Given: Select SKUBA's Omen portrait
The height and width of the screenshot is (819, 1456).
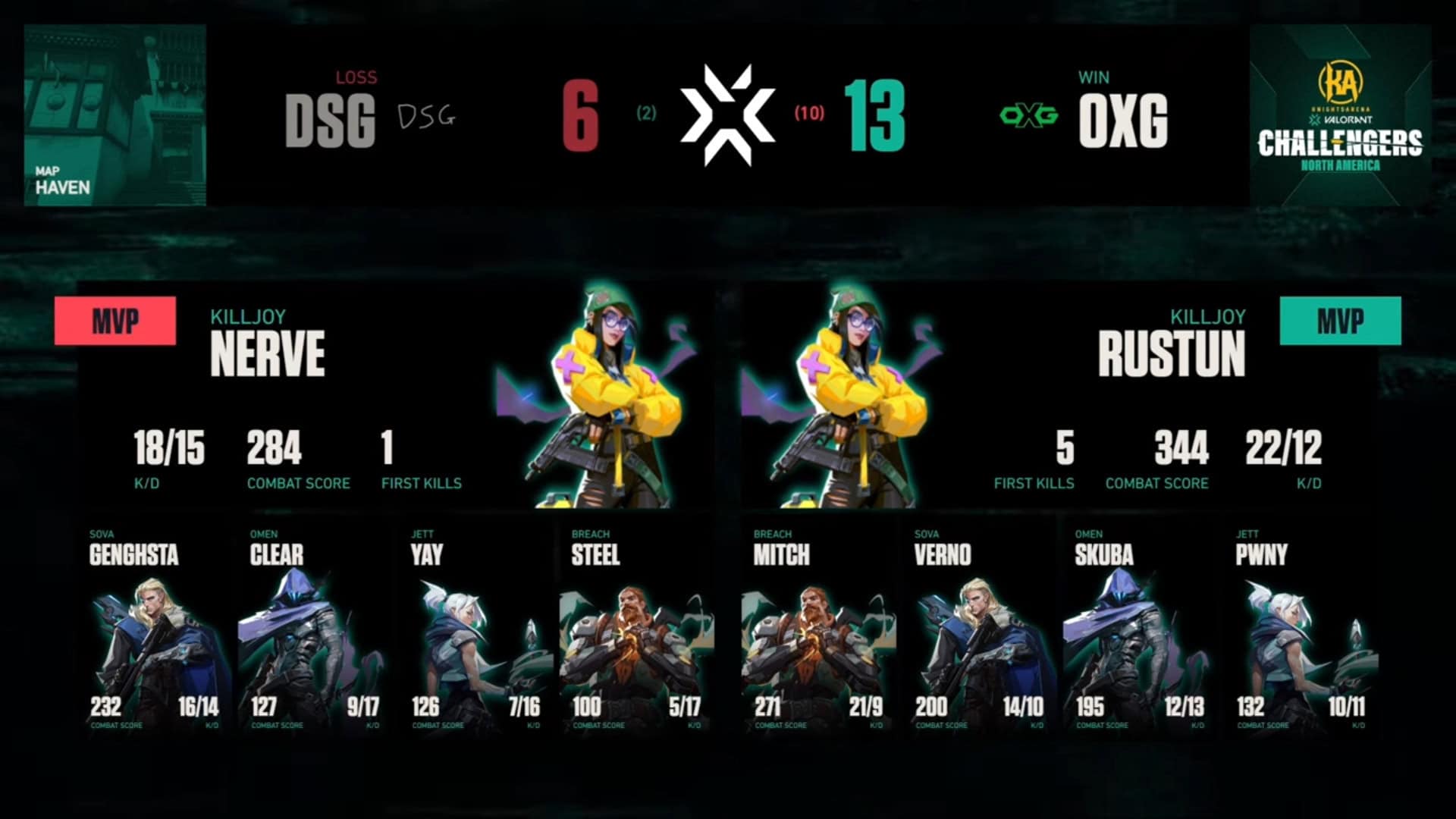Looking at the screenshot, I should pyautogui.click(x=1130, y=645).
